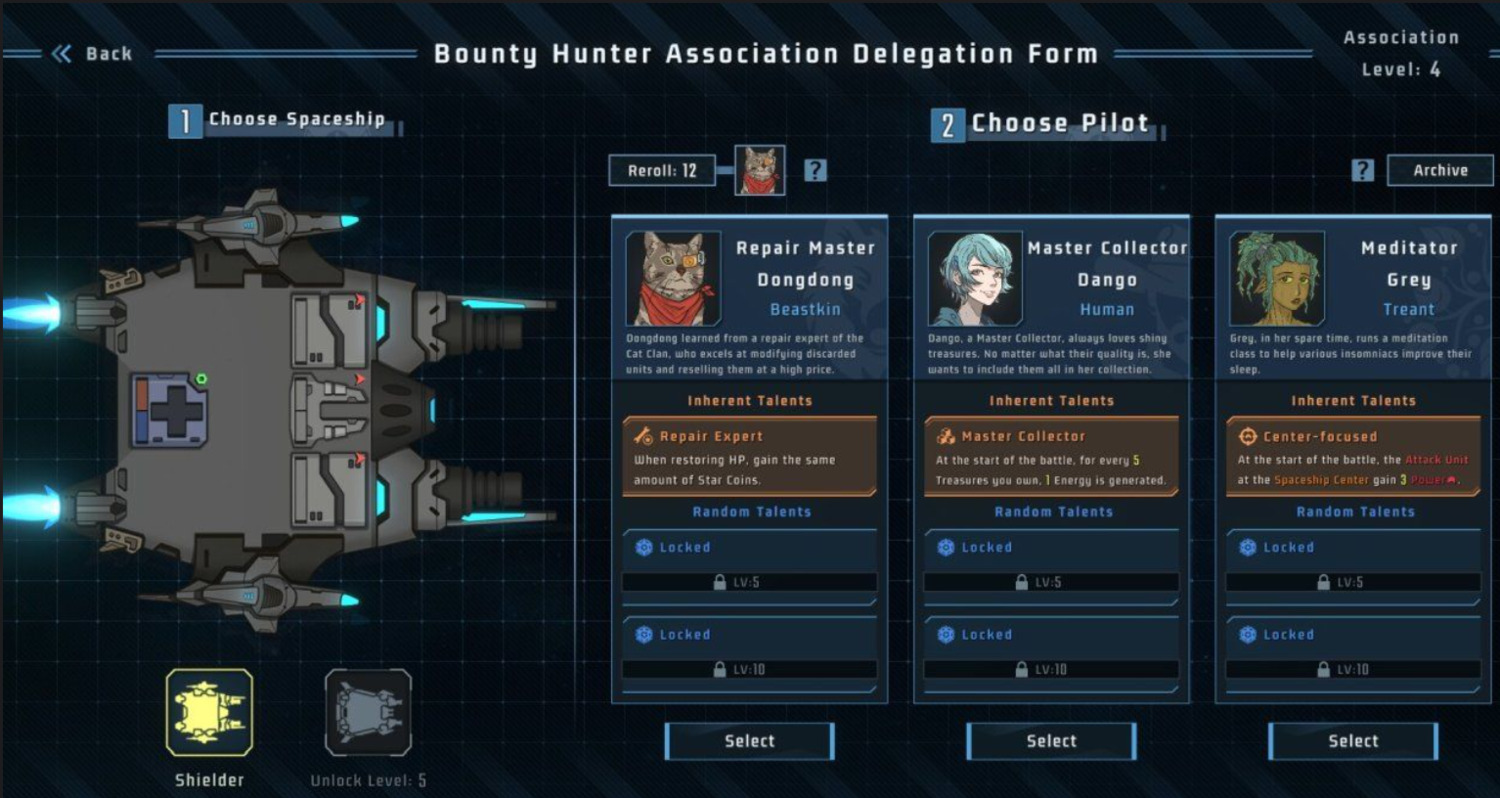View the Center-focused talent
Screen dimensions: 1500x798
(1353, 457)
